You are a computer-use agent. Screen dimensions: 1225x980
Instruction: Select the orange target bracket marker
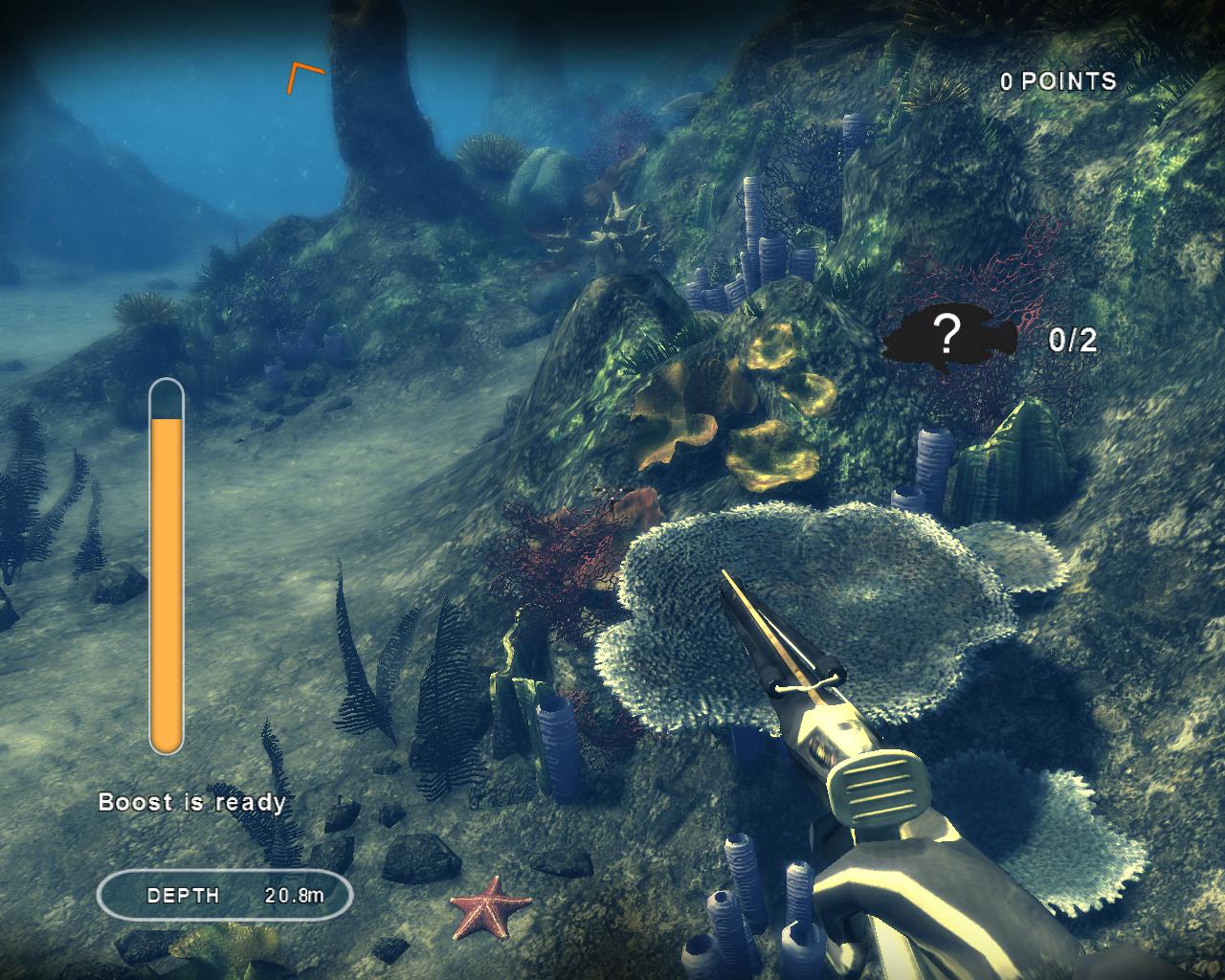tap(302, 77)
